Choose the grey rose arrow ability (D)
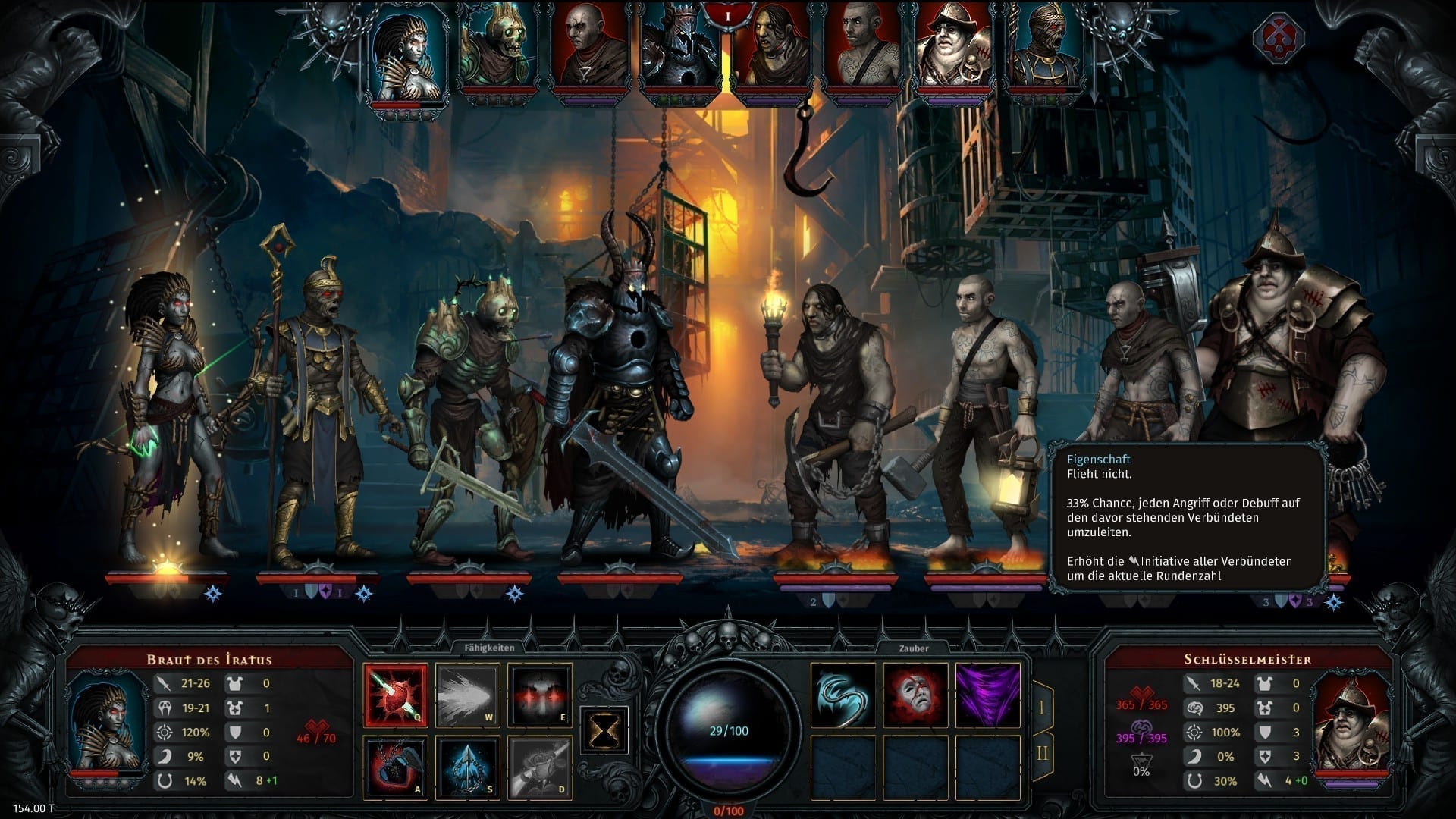Screen dimensions: 1456x819 click(539, 767)
